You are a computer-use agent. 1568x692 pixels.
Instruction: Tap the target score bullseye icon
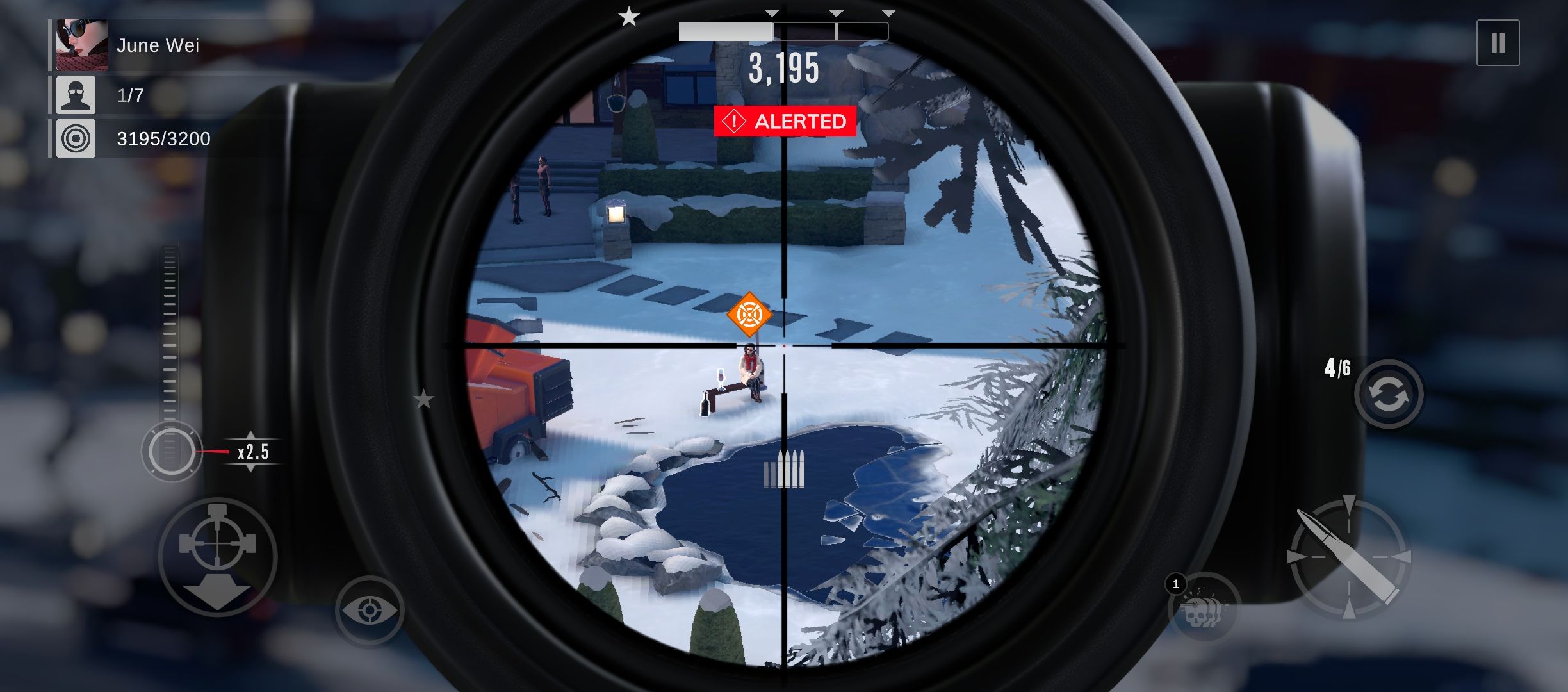click(x=75, y=138)
